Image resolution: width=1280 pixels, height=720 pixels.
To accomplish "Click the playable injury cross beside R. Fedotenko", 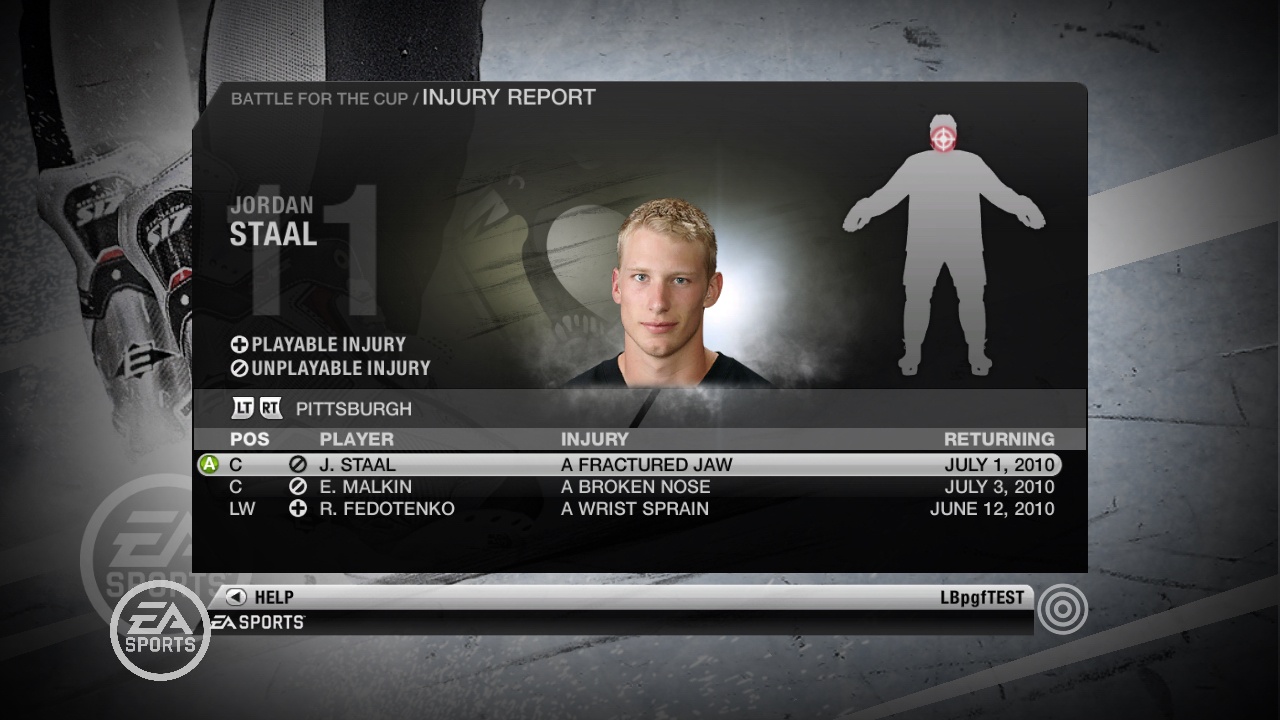I will (300, 509).
